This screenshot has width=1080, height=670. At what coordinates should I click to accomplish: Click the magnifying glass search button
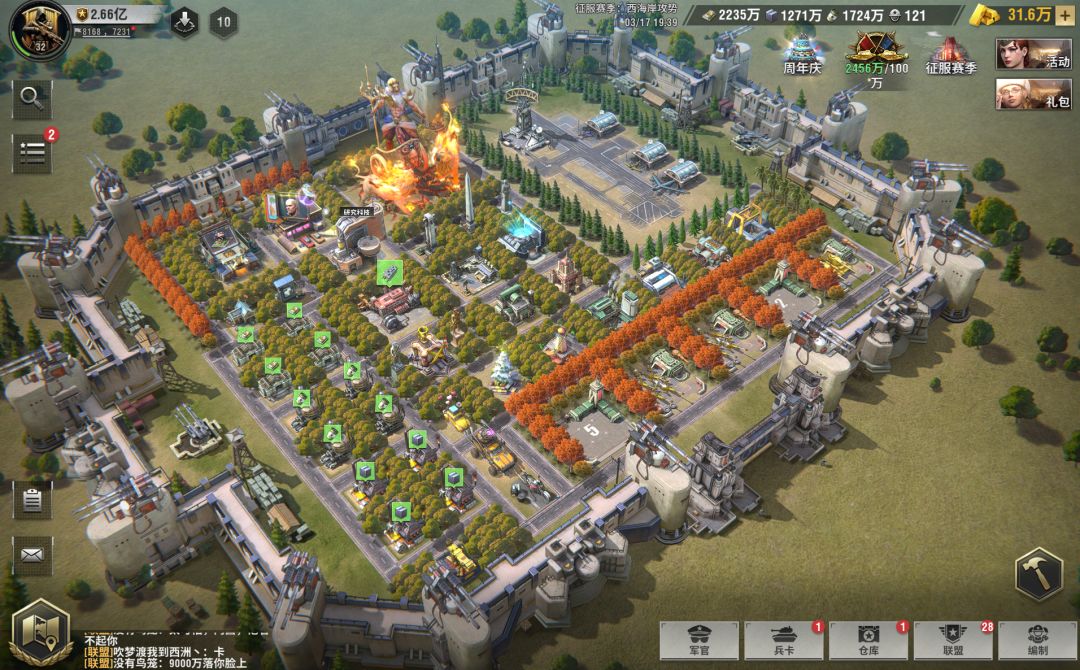(x=32, y=98)
